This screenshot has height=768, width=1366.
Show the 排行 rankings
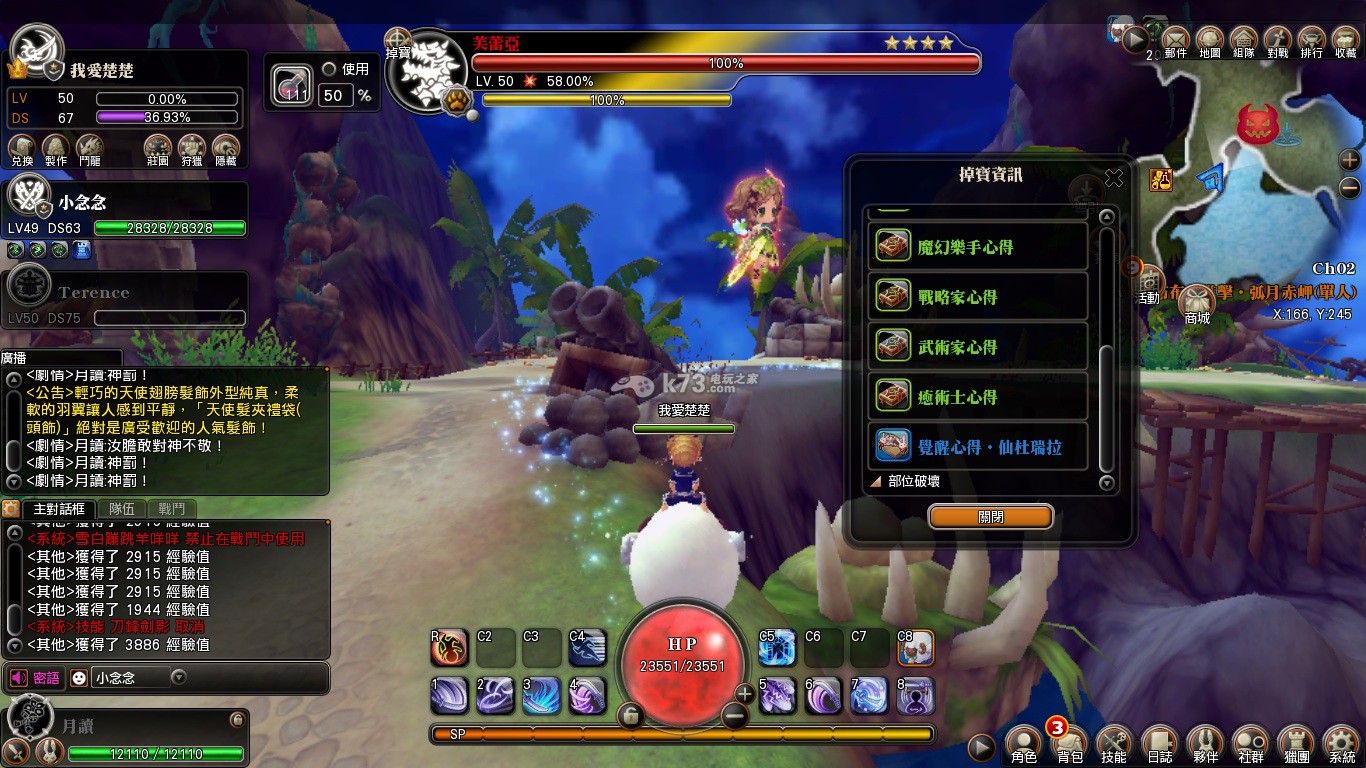coord(1311,41)
